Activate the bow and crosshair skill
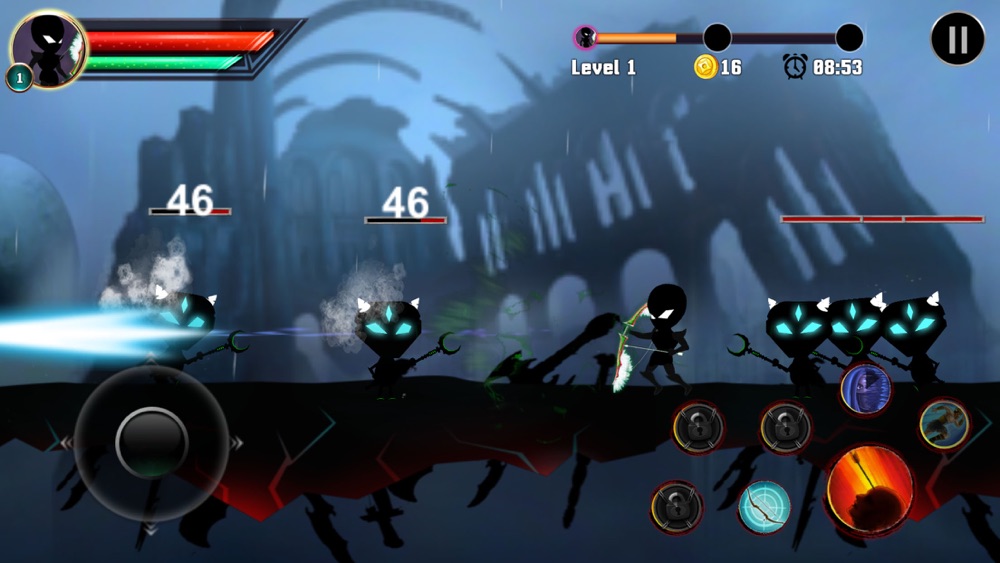The width and height of the screenshot is (1000, 563). click(x=764, y=507)
